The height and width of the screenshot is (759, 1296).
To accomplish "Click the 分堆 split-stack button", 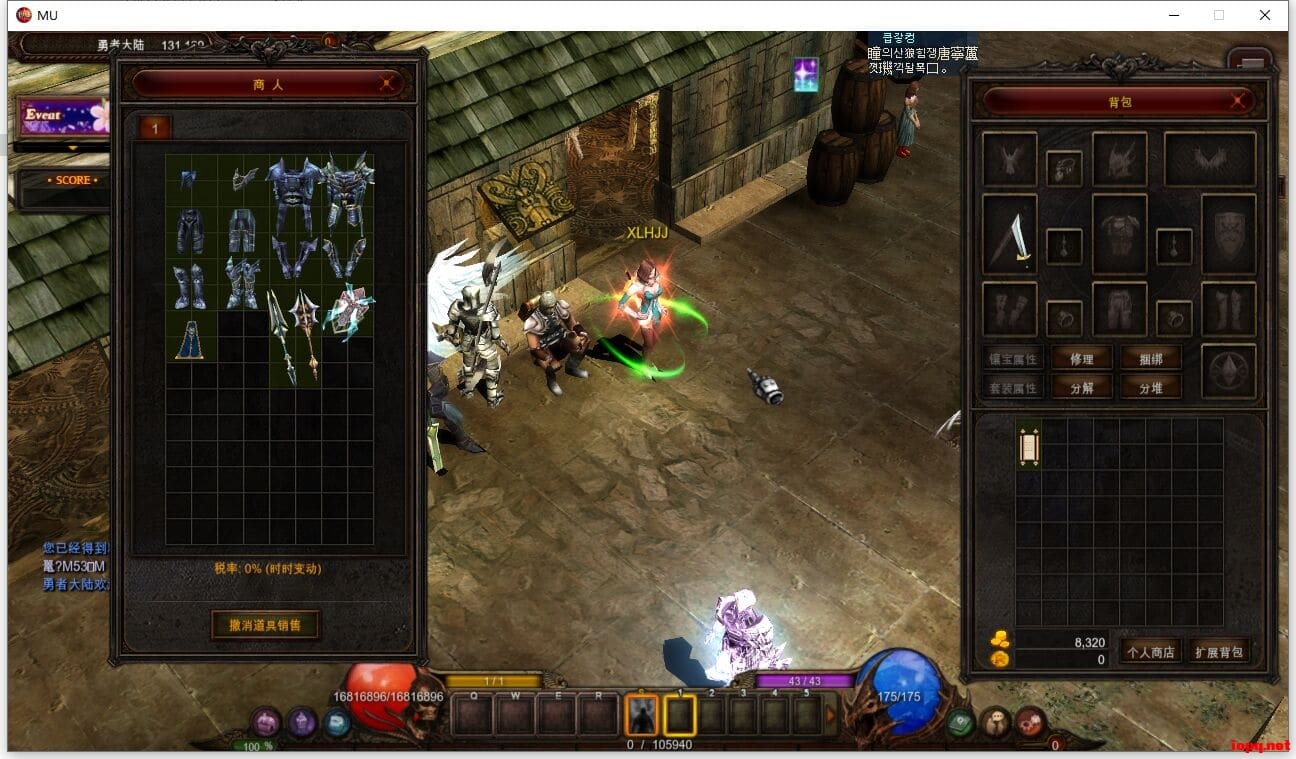I will pos(1151,388).
